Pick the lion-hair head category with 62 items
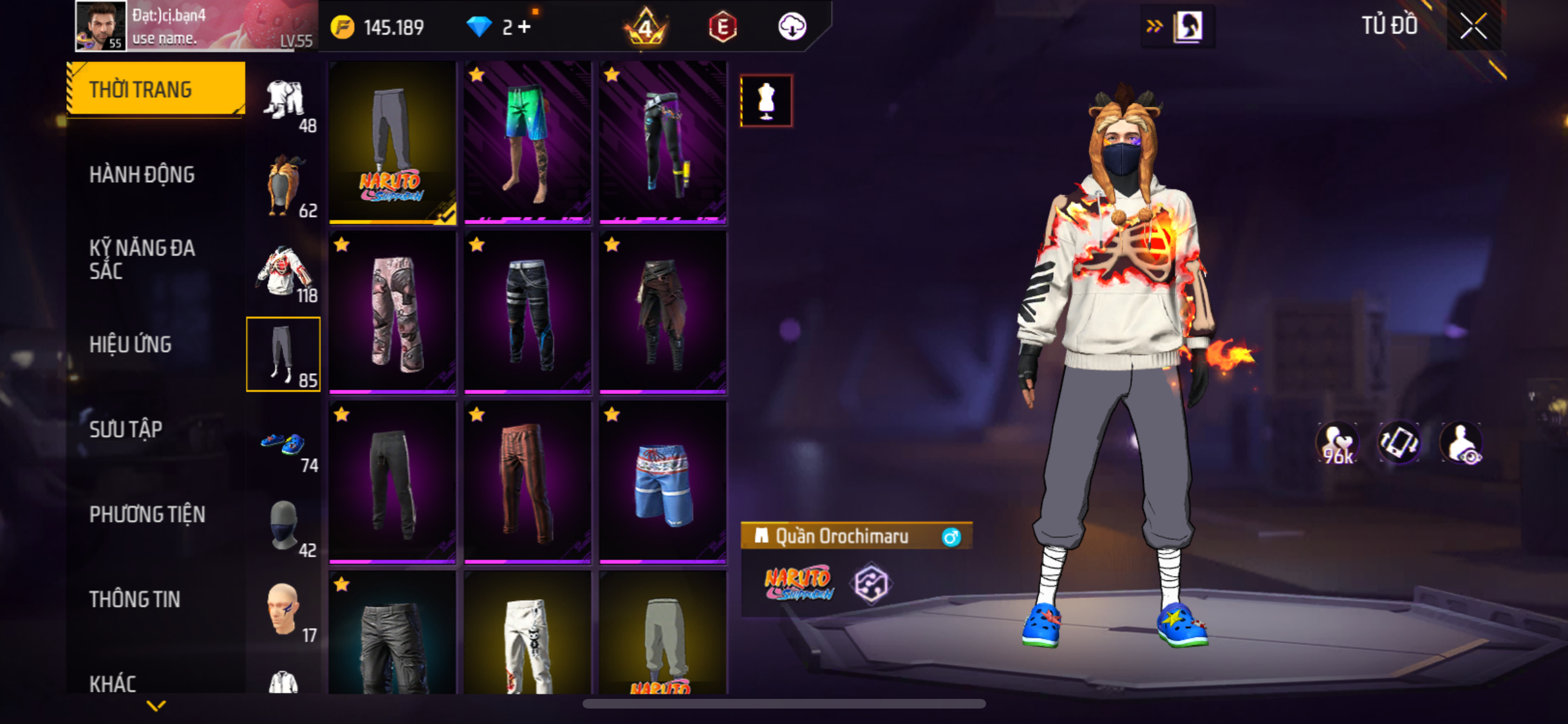 (284, 187)
